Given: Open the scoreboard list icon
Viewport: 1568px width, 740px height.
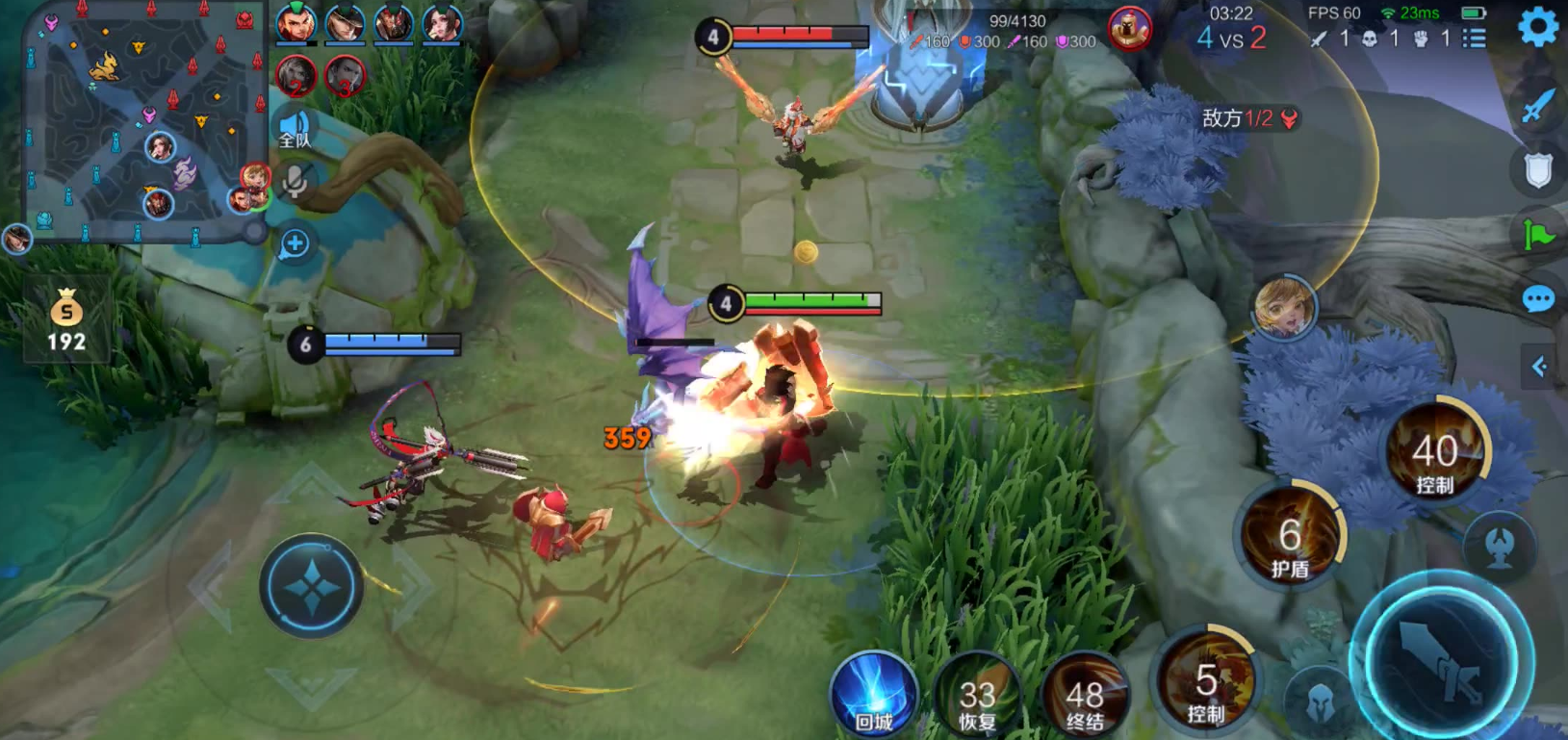Looking at the screenshot, I should coord(1474,38).
